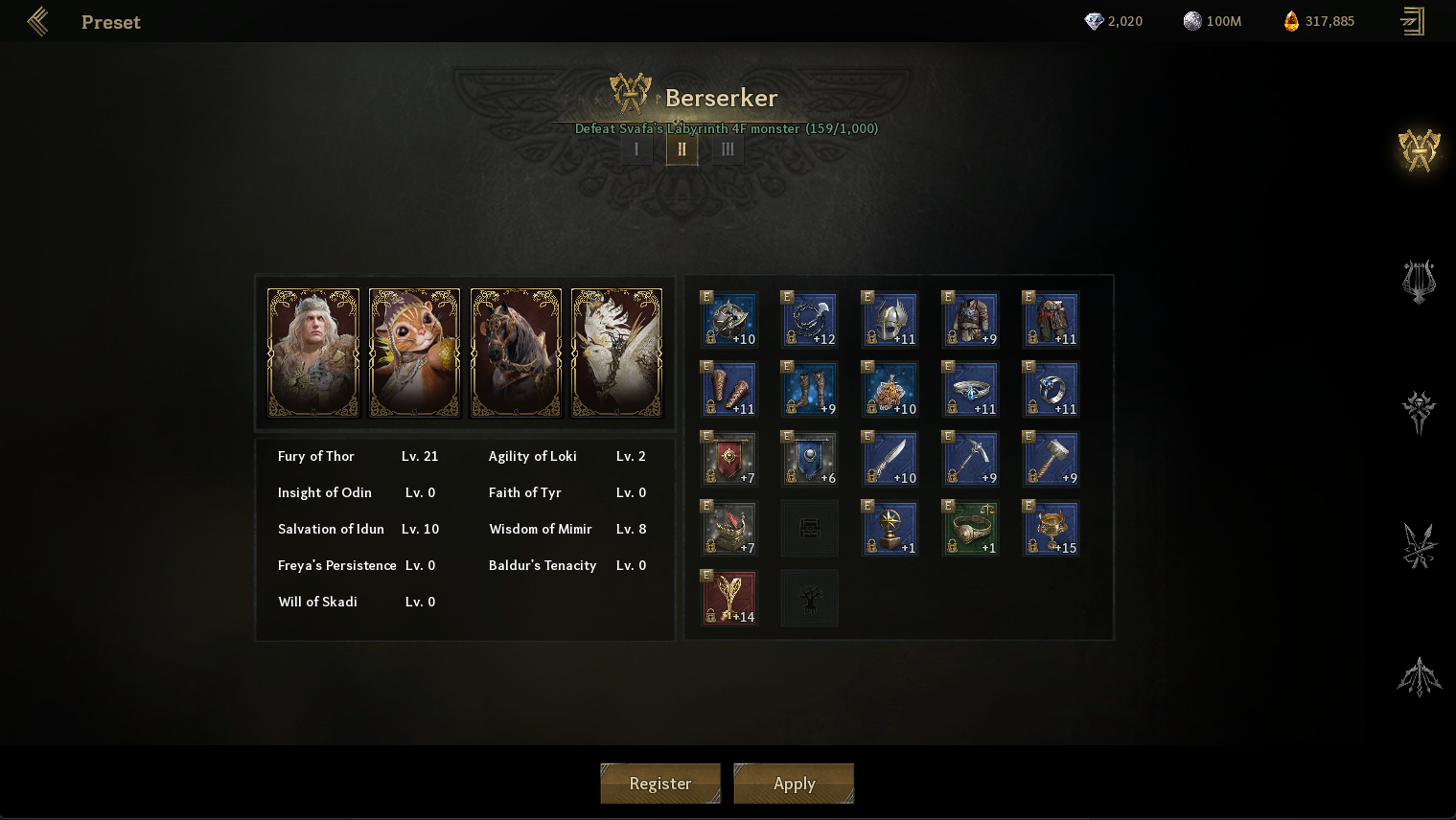Switch to preset tab I

tap(636, 149)
